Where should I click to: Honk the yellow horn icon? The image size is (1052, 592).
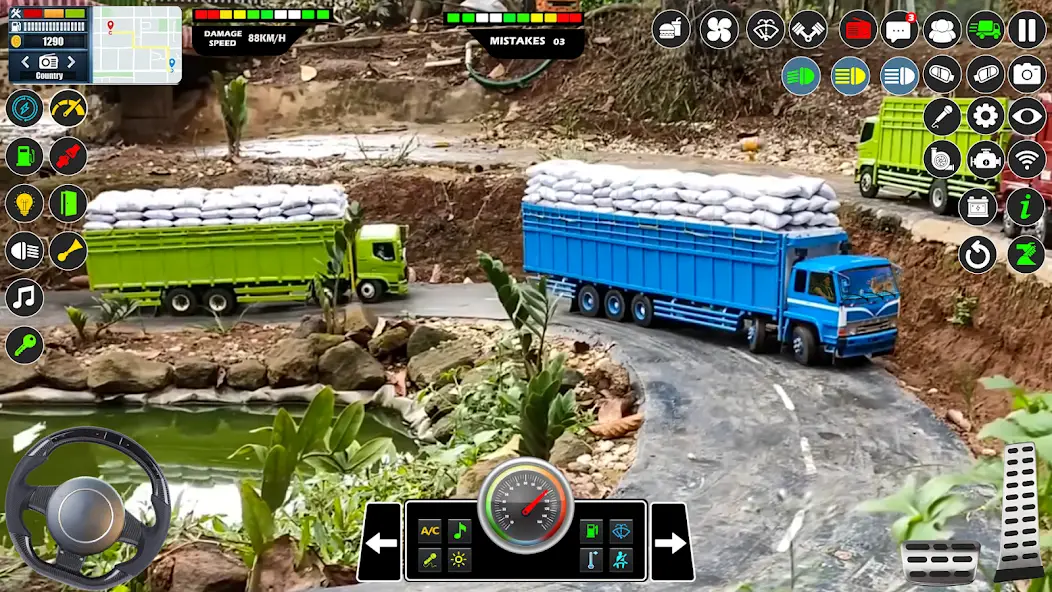pyautogui.click(x=68, y=250)
